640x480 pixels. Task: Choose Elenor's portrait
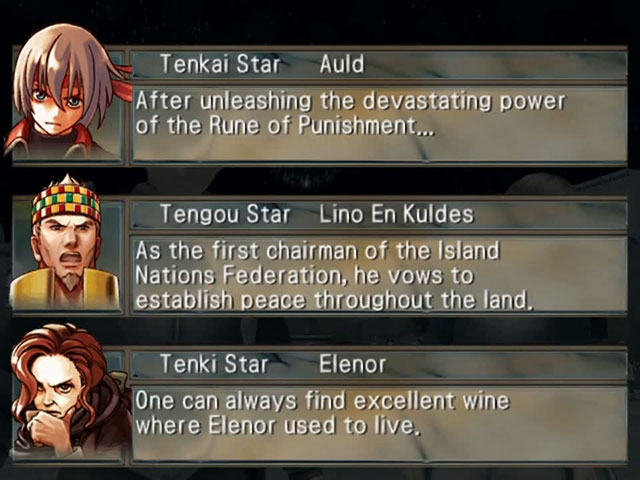click(66, 396)
